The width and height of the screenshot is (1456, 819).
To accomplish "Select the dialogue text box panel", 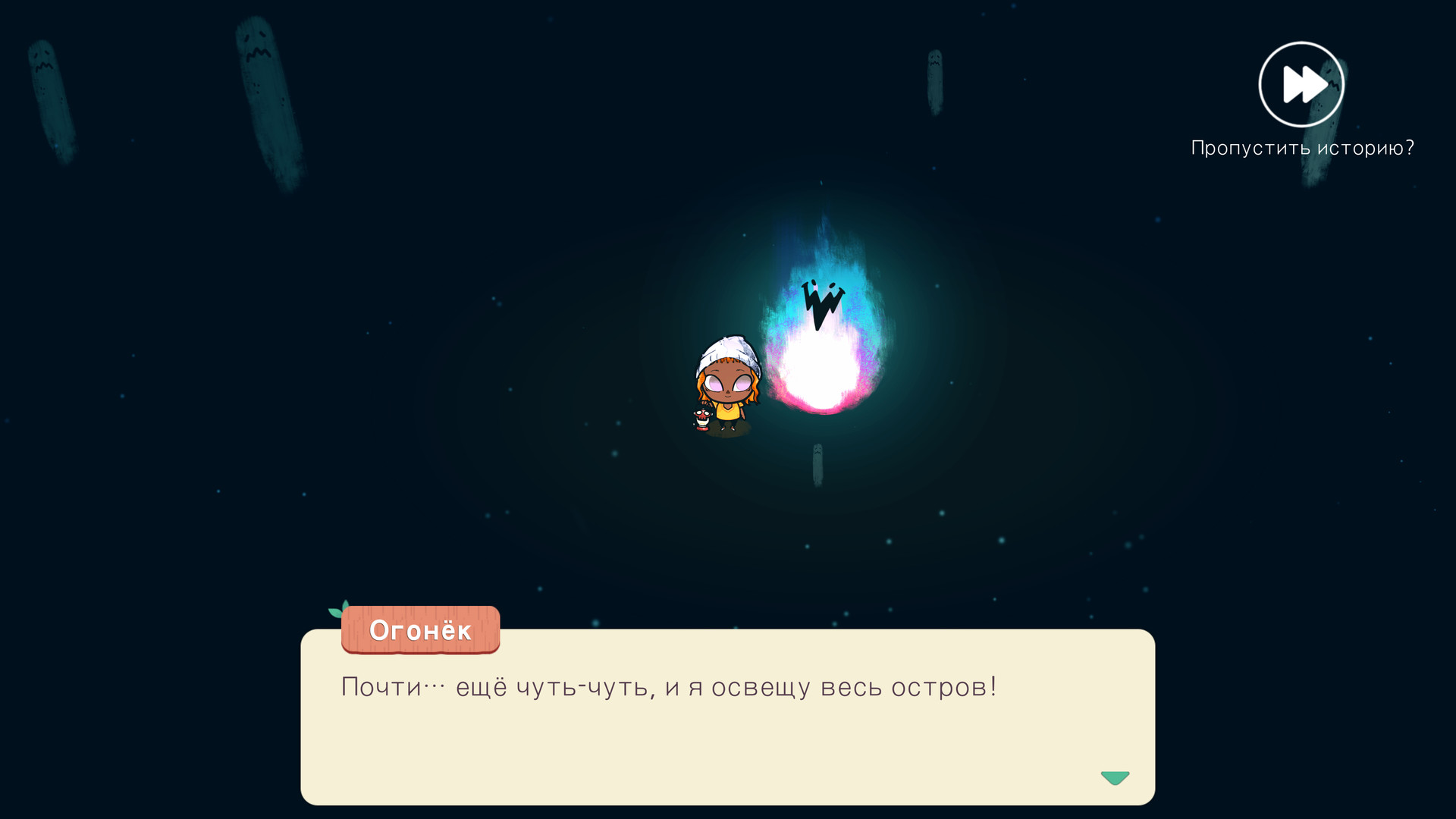I will click(x=728, y=720).
